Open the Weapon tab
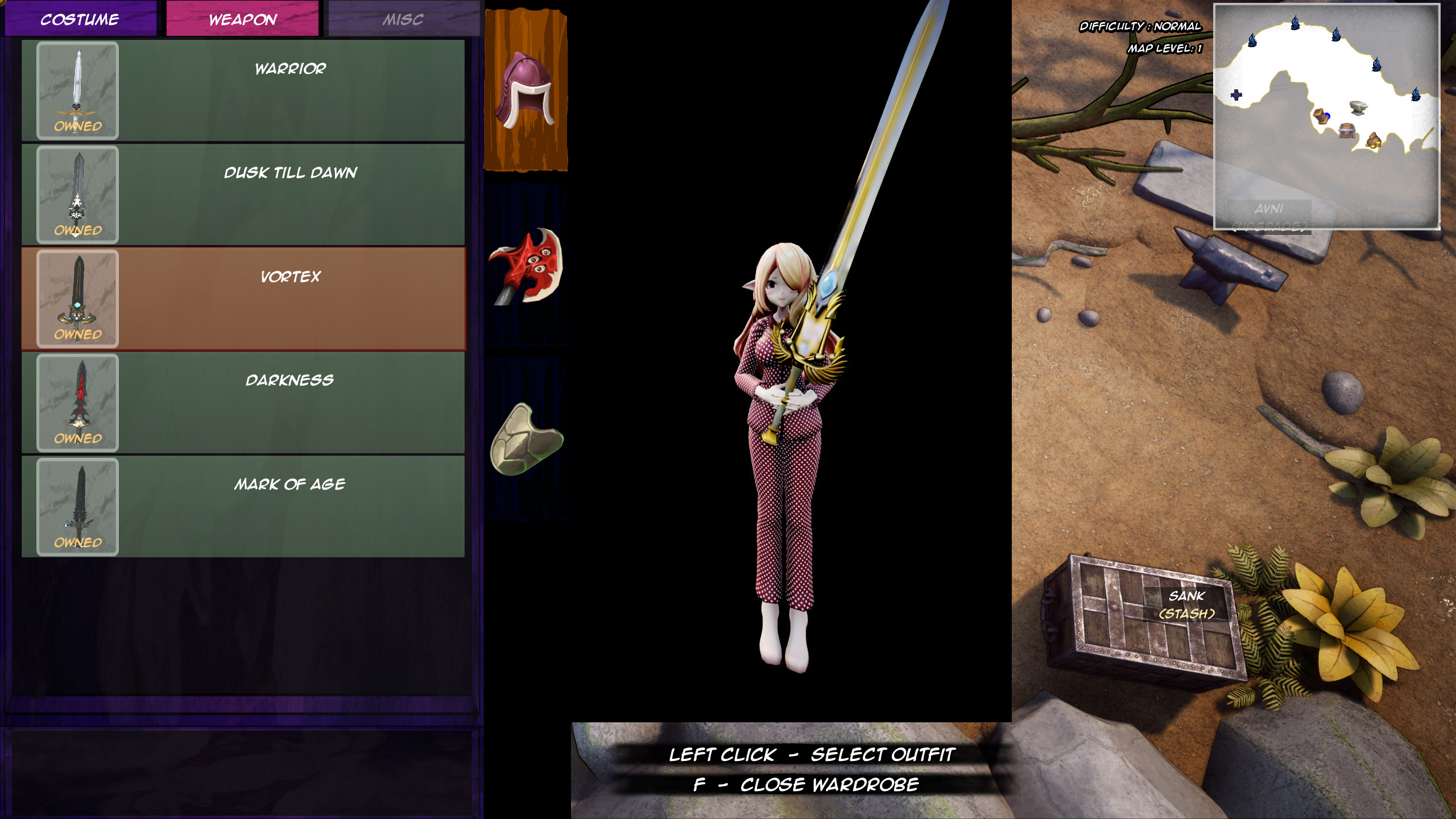This screenshot has height=819, width=1456. 241,20
